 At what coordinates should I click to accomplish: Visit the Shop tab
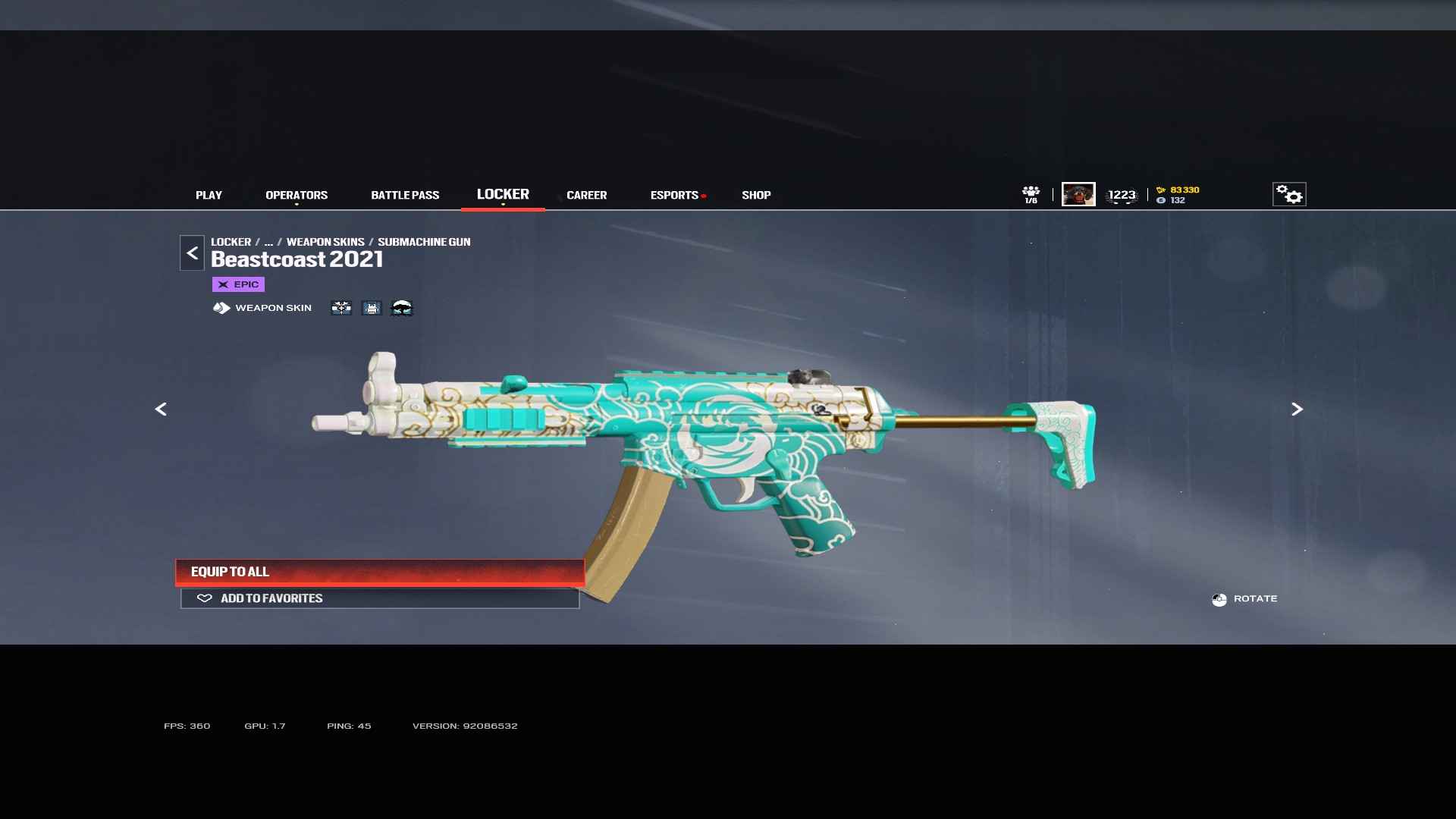(756, 195)
